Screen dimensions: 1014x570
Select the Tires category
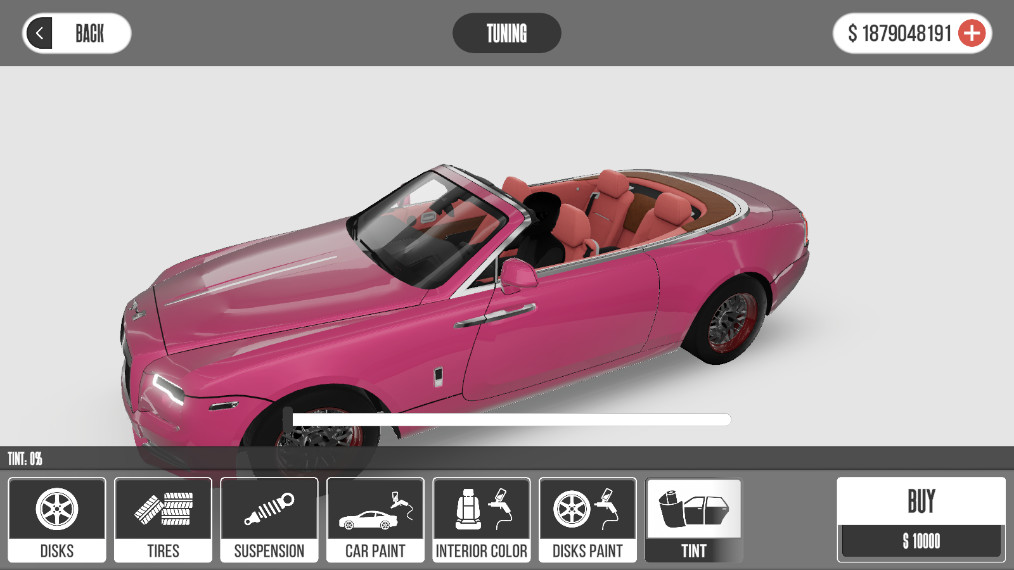[x=163, y=519]
